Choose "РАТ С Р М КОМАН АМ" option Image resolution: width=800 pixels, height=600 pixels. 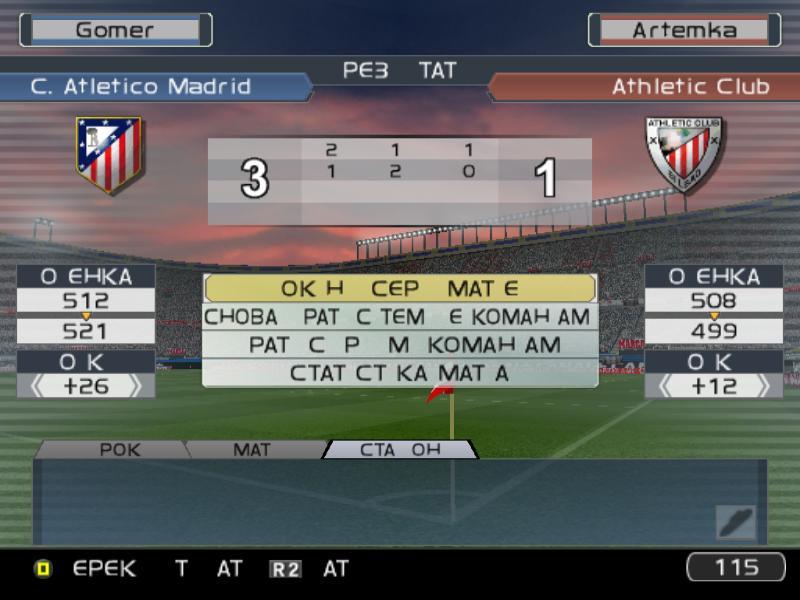tap(400, 345)
